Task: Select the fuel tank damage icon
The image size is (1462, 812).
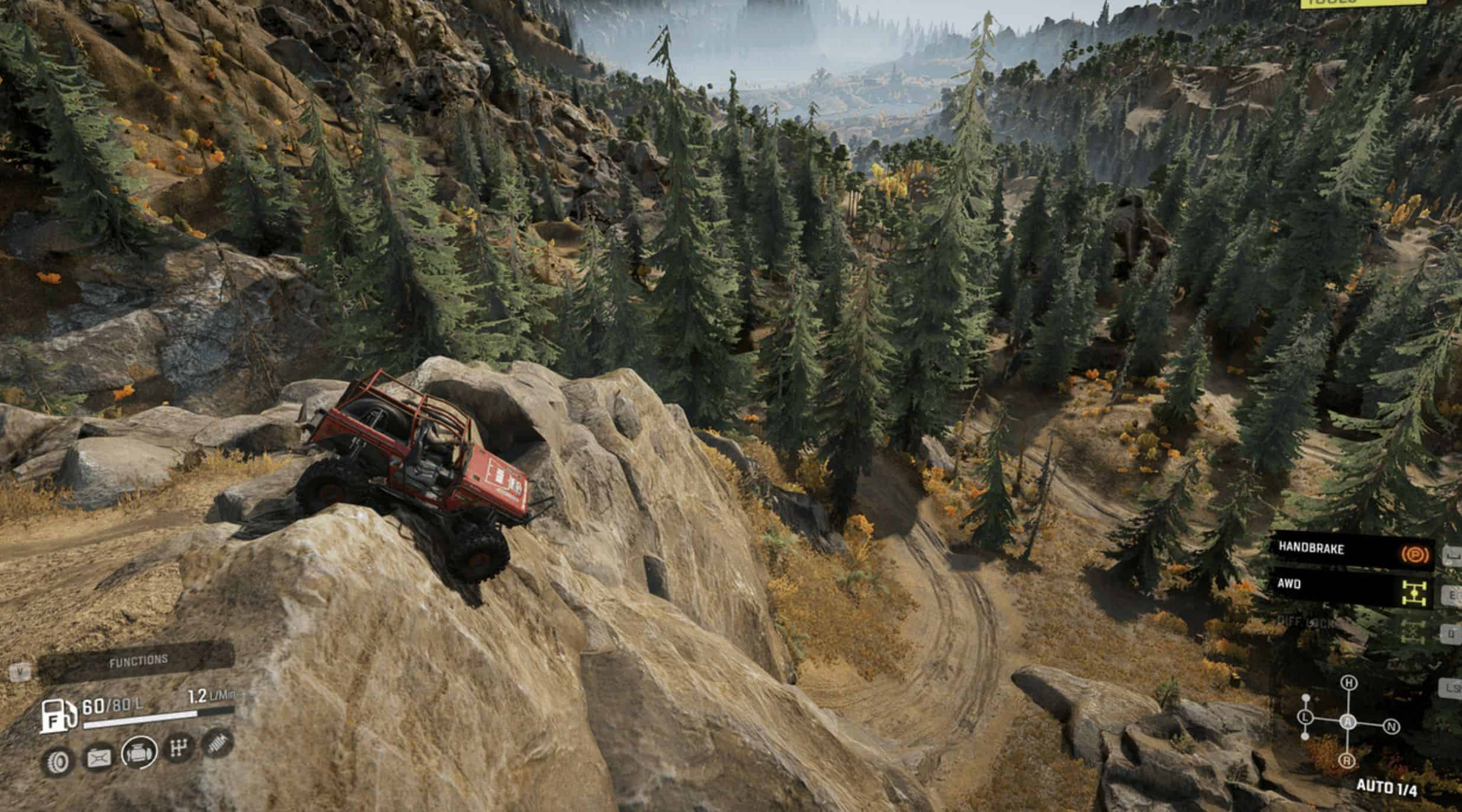Action: (x=99, y=758)
